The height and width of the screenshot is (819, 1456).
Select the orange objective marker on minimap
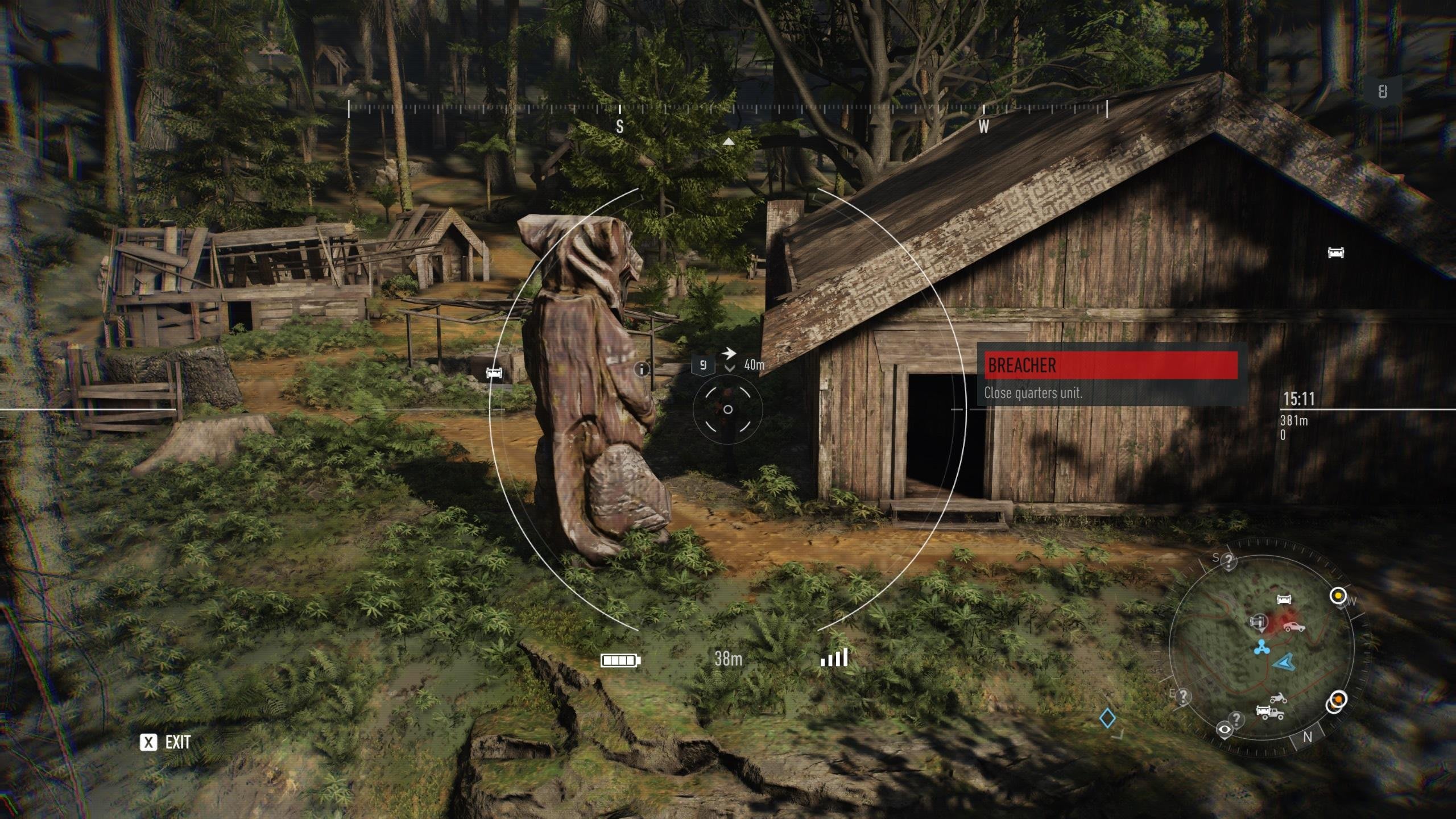click(x=1338, y=699)
